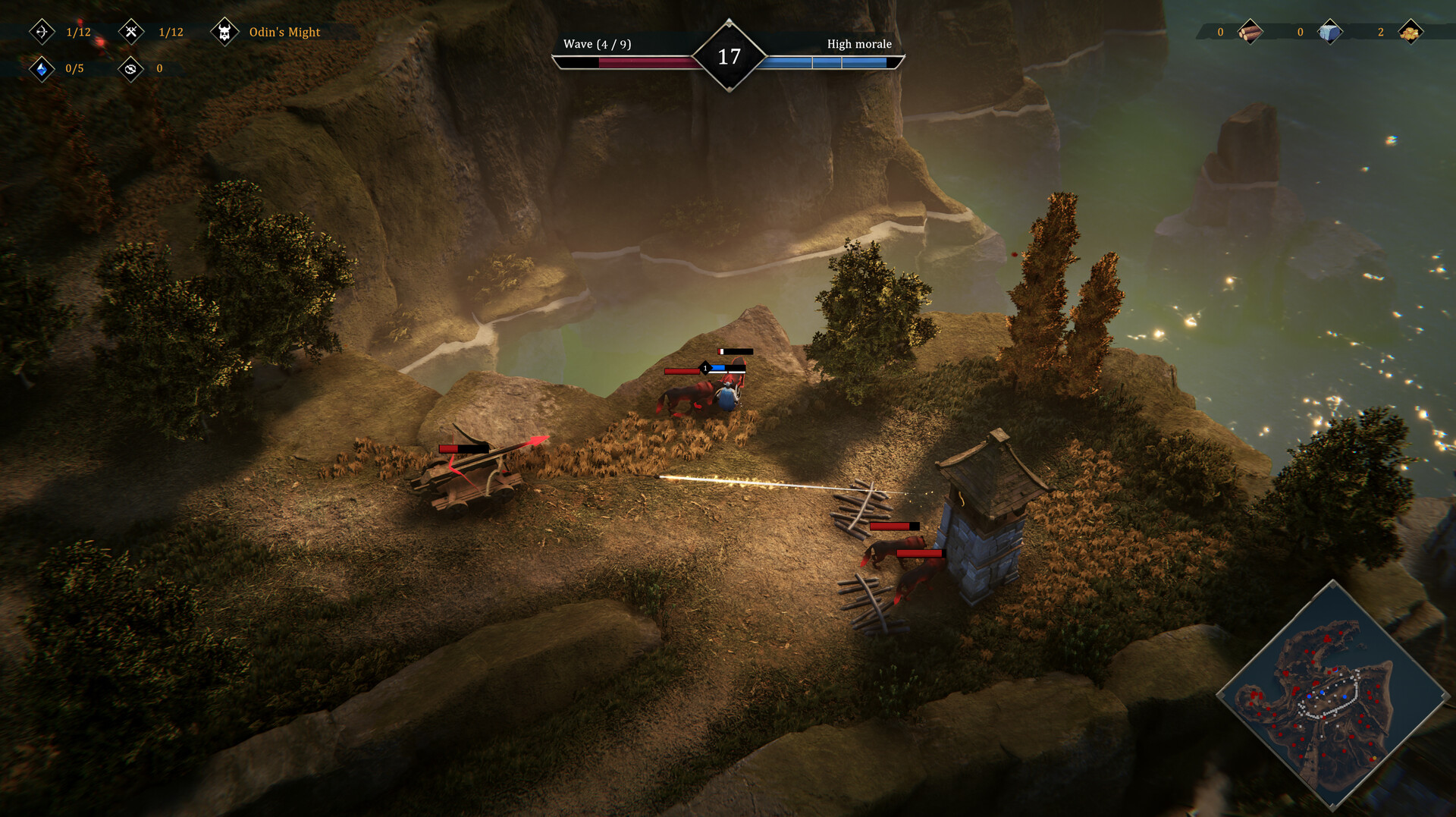Click the crossed hammers worker icon

point(130,32)
